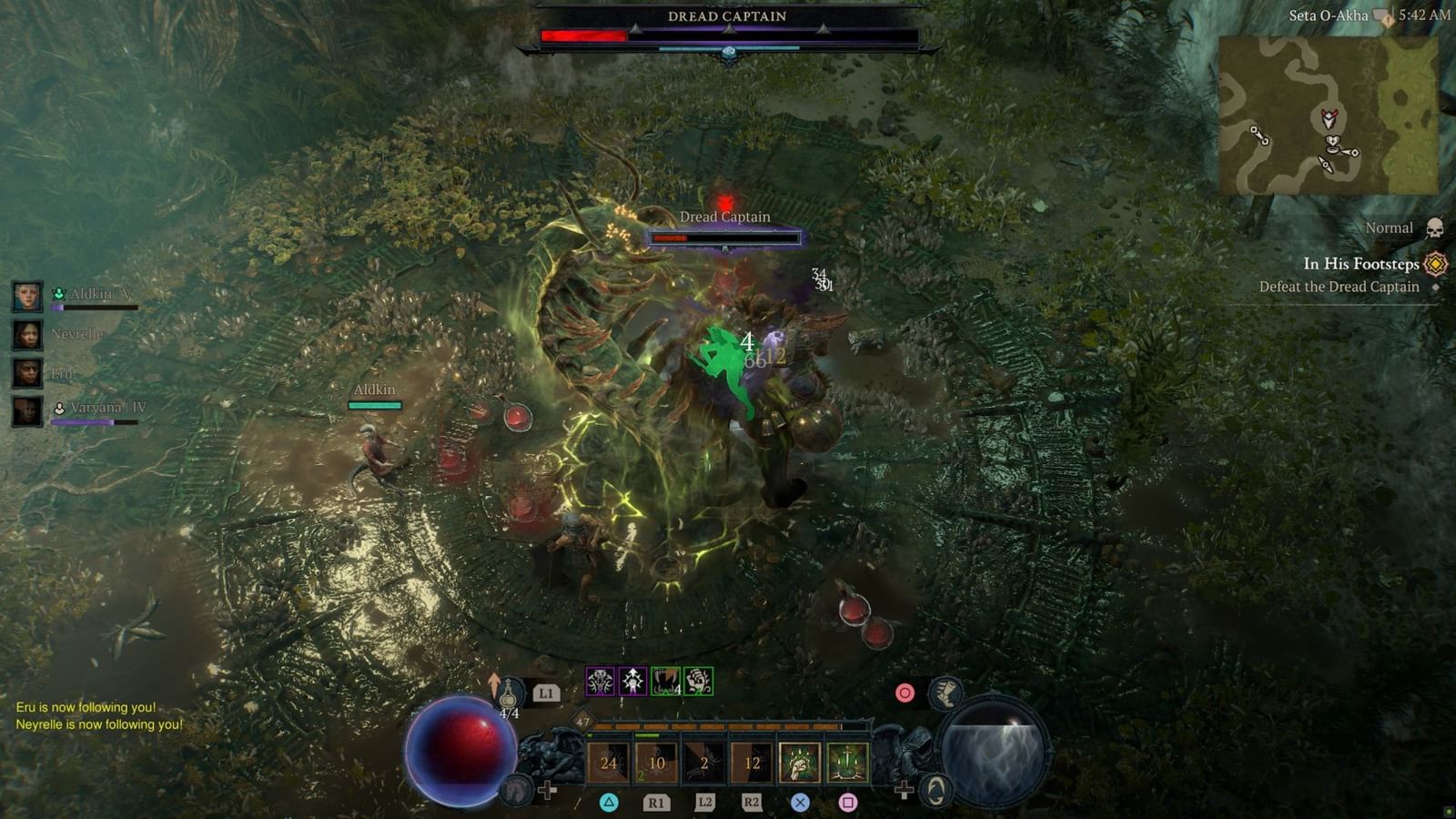The width and height of the screenshot is (1456, 819).
Task: Click the skull icon next to Normal difficulty
Action: coord(1436,227)
